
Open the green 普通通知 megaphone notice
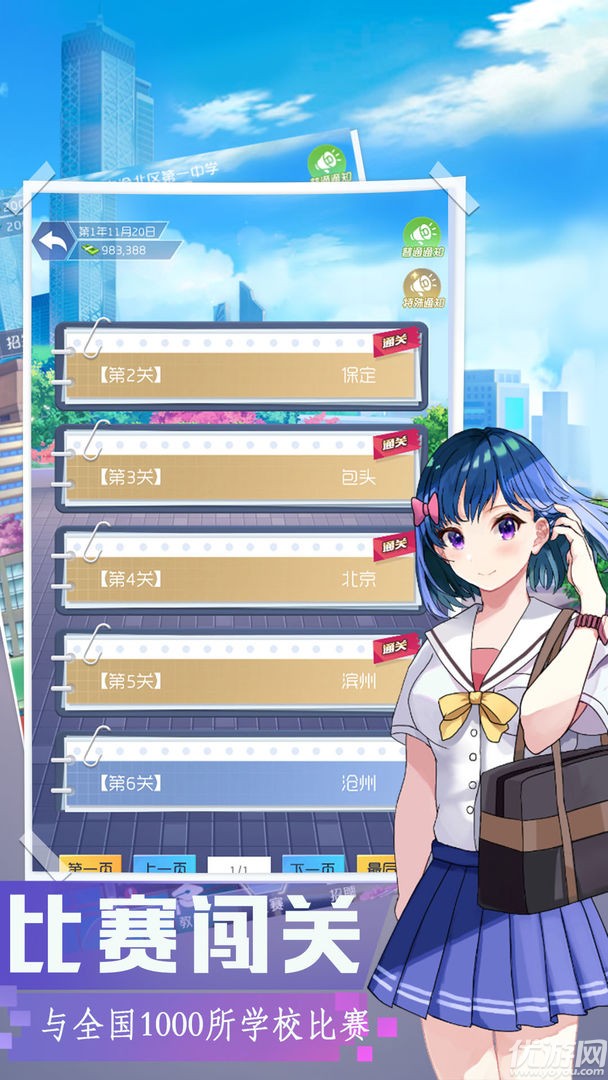[424, 237]
